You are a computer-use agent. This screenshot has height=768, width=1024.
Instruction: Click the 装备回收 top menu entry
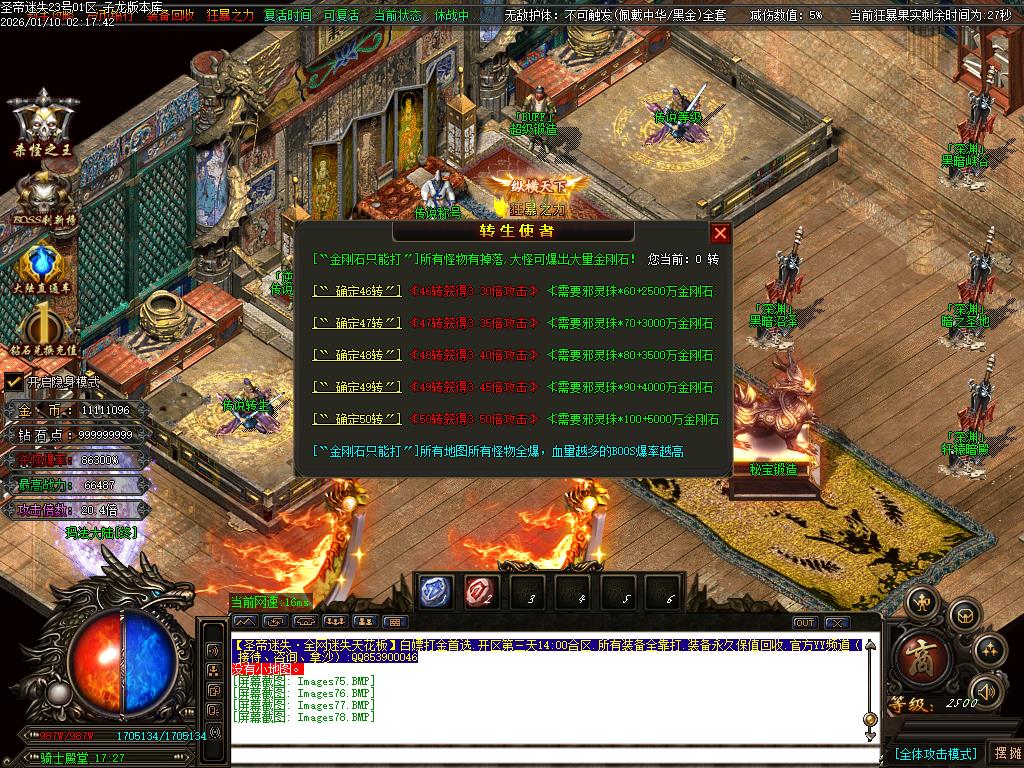(170, 16)
